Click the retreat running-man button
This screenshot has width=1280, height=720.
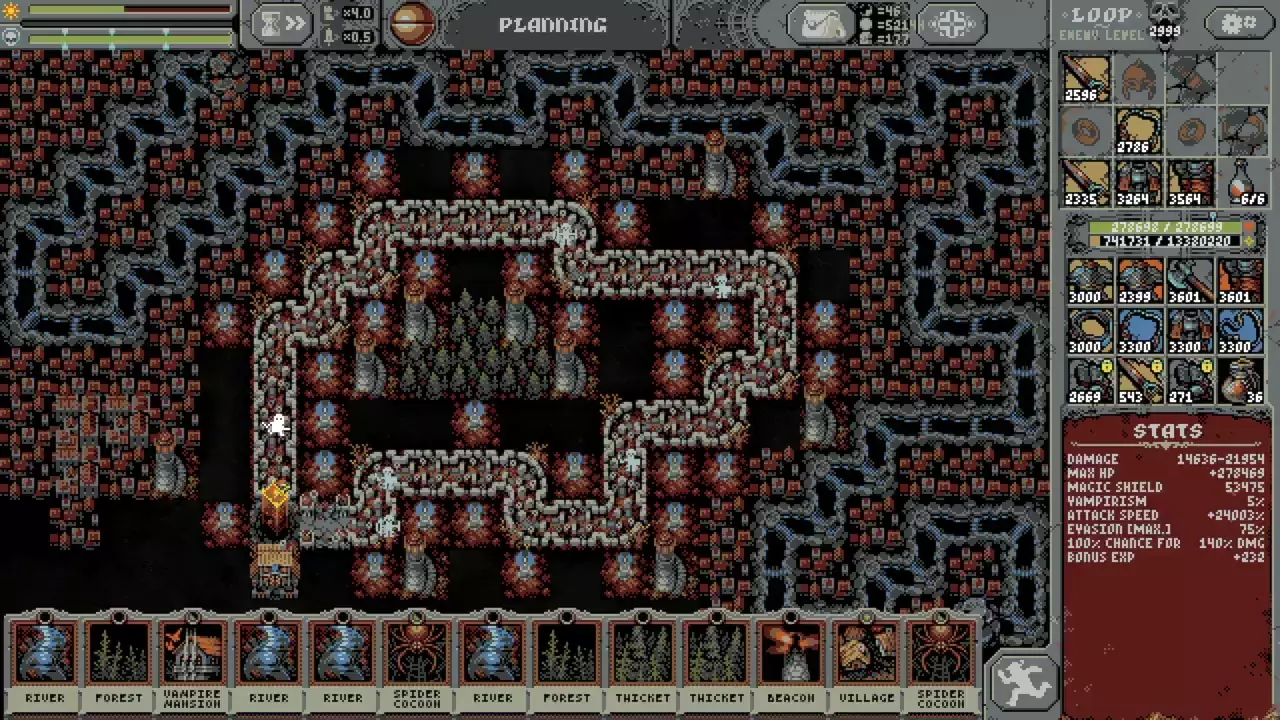click(1021, 680)
